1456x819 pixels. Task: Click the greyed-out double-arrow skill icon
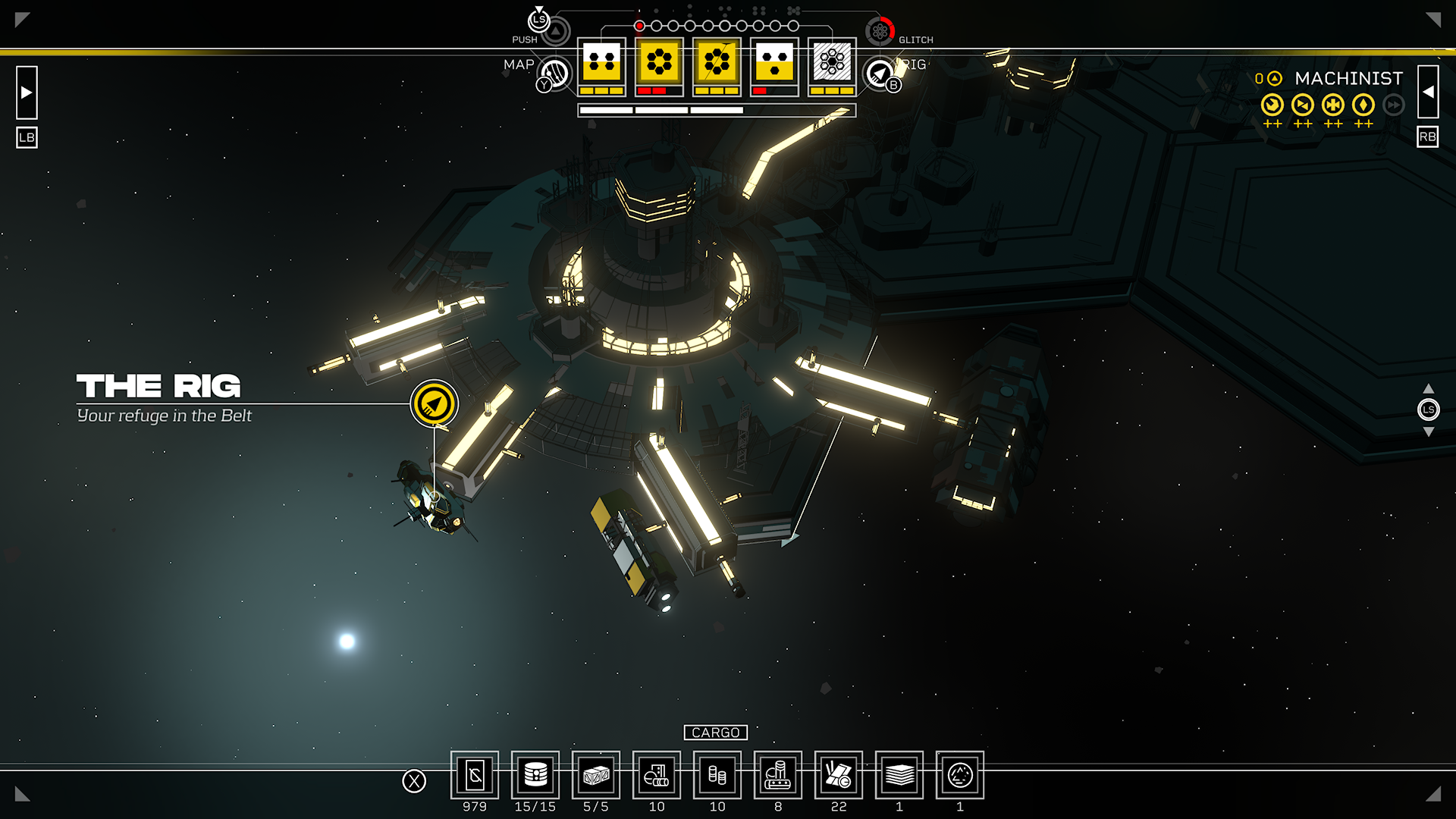[x=1394, y=105]
